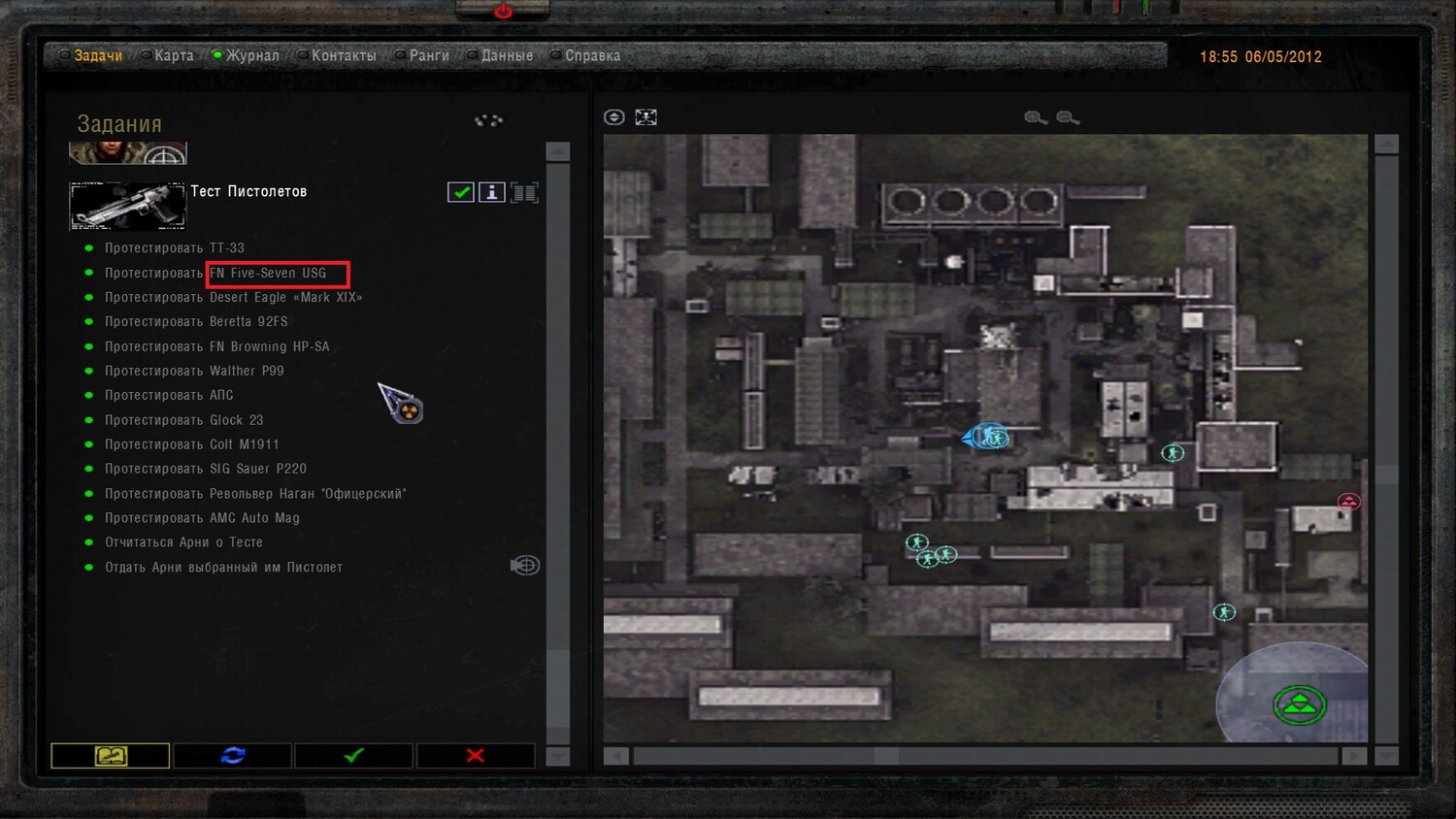
Task: Zoom in on the map
Action: click(x=1036, y=117)
